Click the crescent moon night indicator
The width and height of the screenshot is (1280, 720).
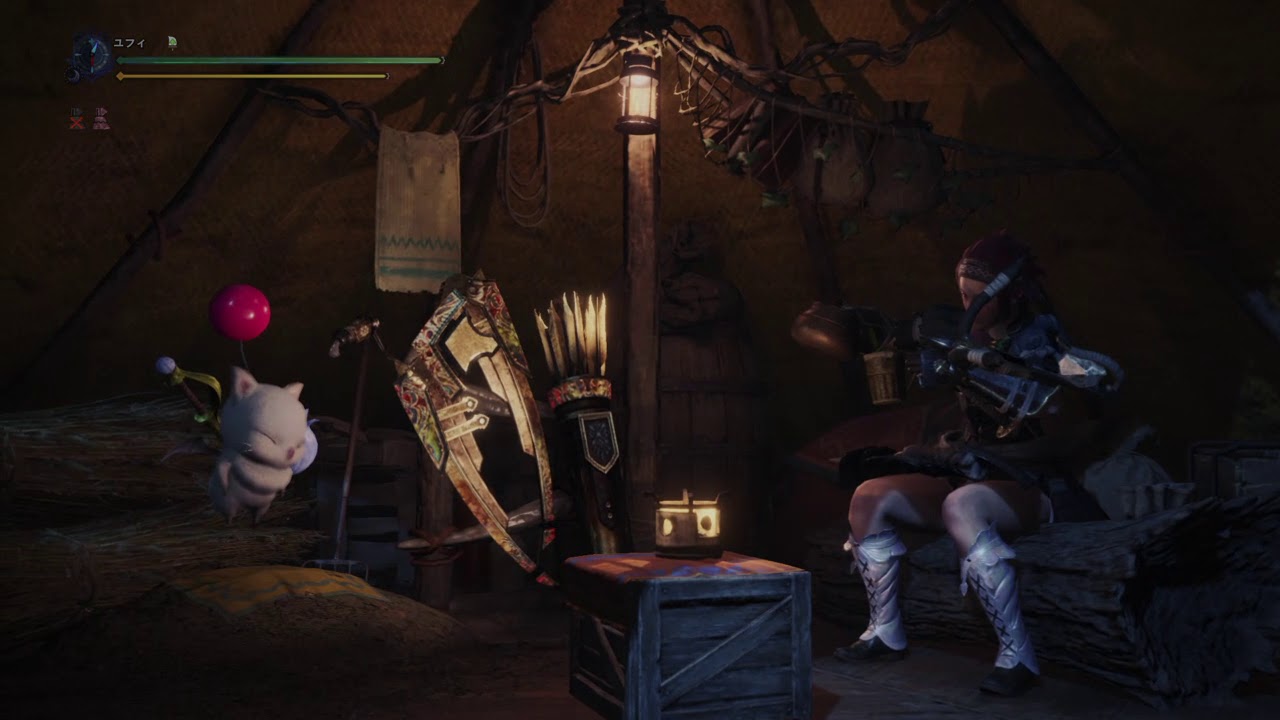click(73, 73)
